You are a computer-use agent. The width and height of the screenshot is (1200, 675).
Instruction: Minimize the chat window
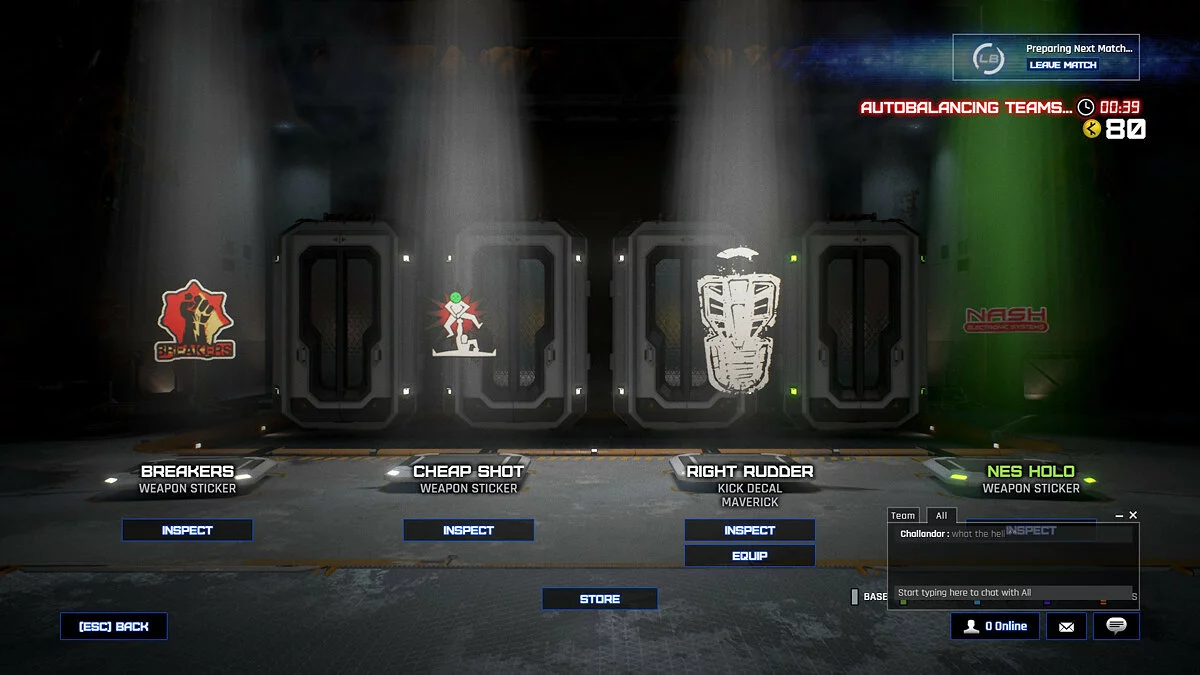pyautogui.click(x=1119, y=515)
